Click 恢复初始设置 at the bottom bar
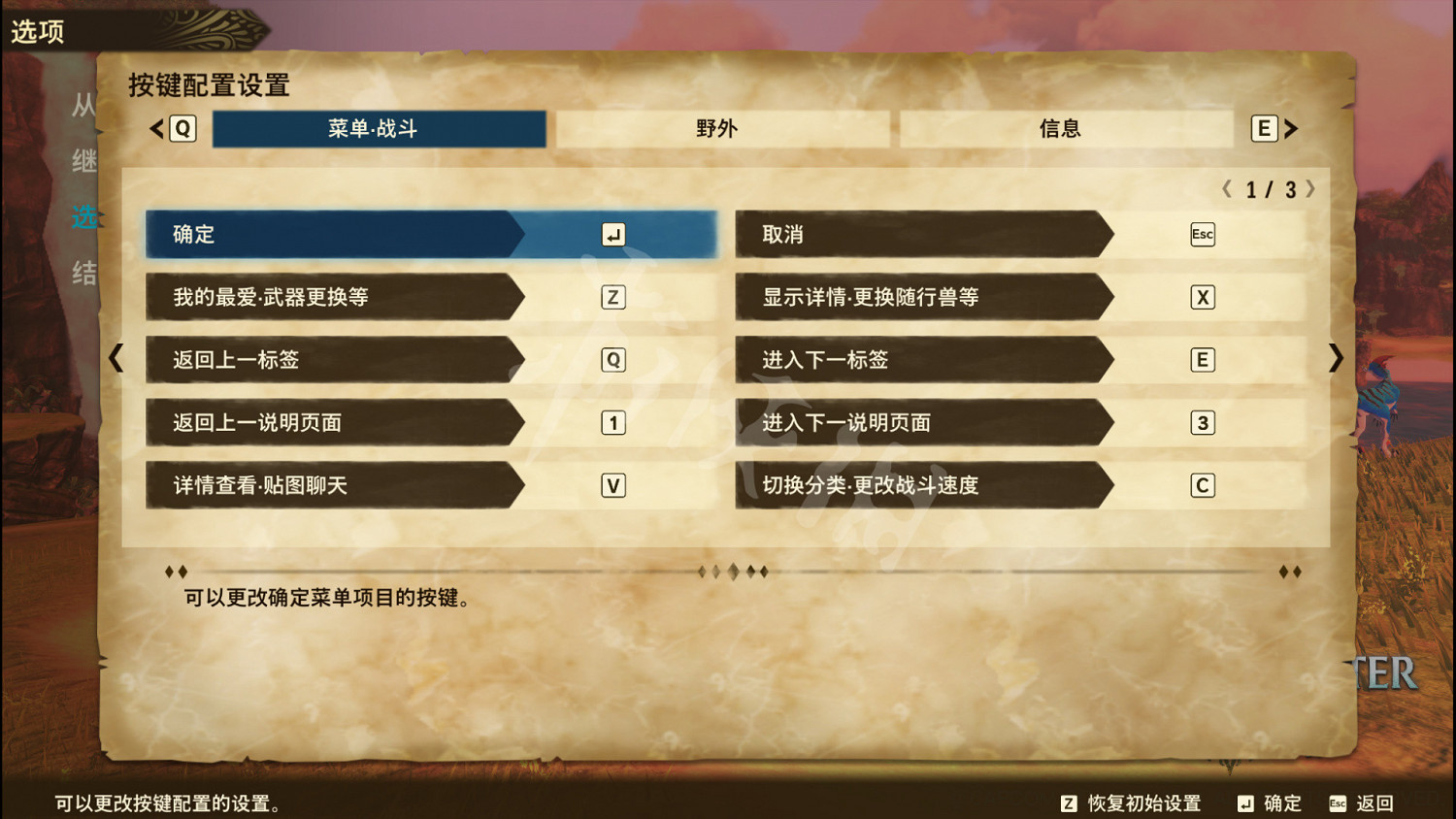1456x819 pixels. pos(1134,803)
